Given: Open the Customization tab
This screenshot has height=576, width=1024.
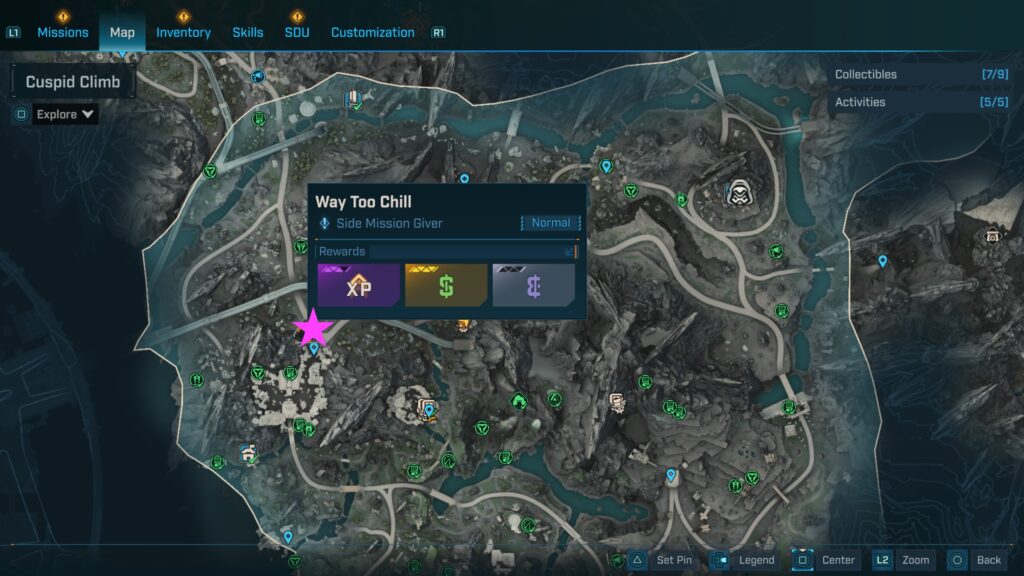Looking at the screenshot, I should pyautogui.click(x=372, y=32).
